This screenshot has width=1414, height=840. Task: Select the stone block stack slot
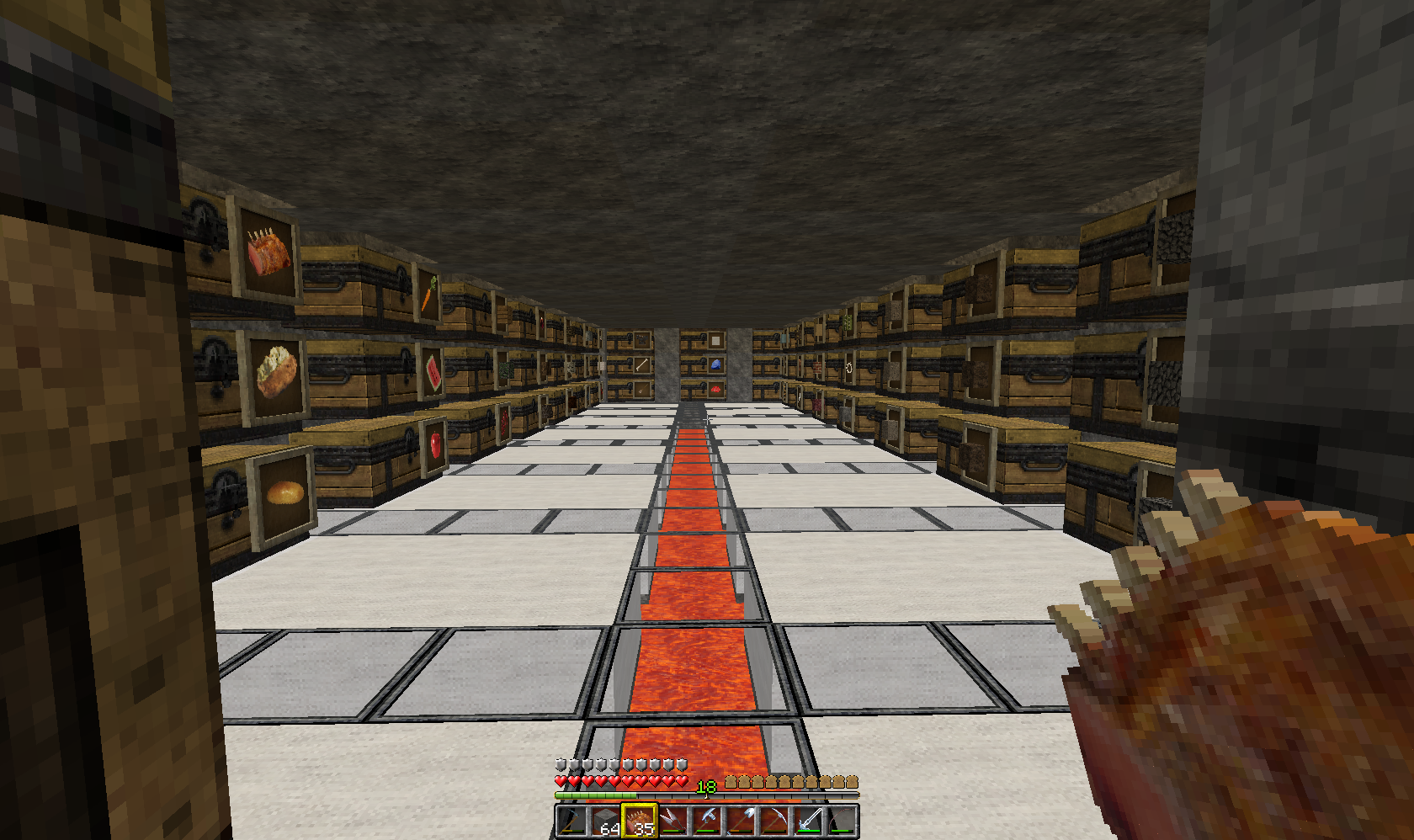click(x=605, y=821)
